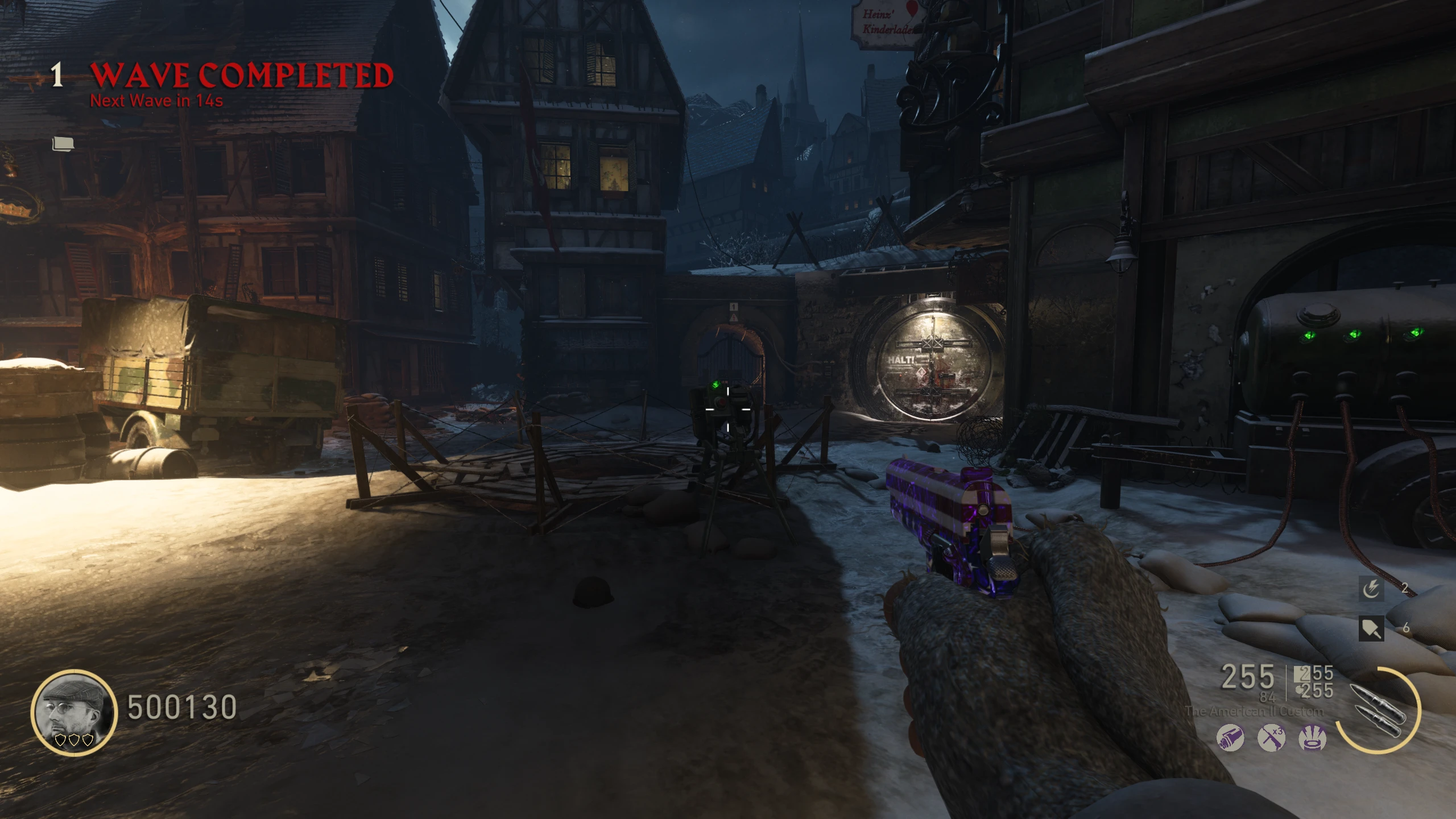The height and width of the screenshot is (819, 1456).
Task: Click the stacked cards icon under wave counter
Action: click(63, 144)
